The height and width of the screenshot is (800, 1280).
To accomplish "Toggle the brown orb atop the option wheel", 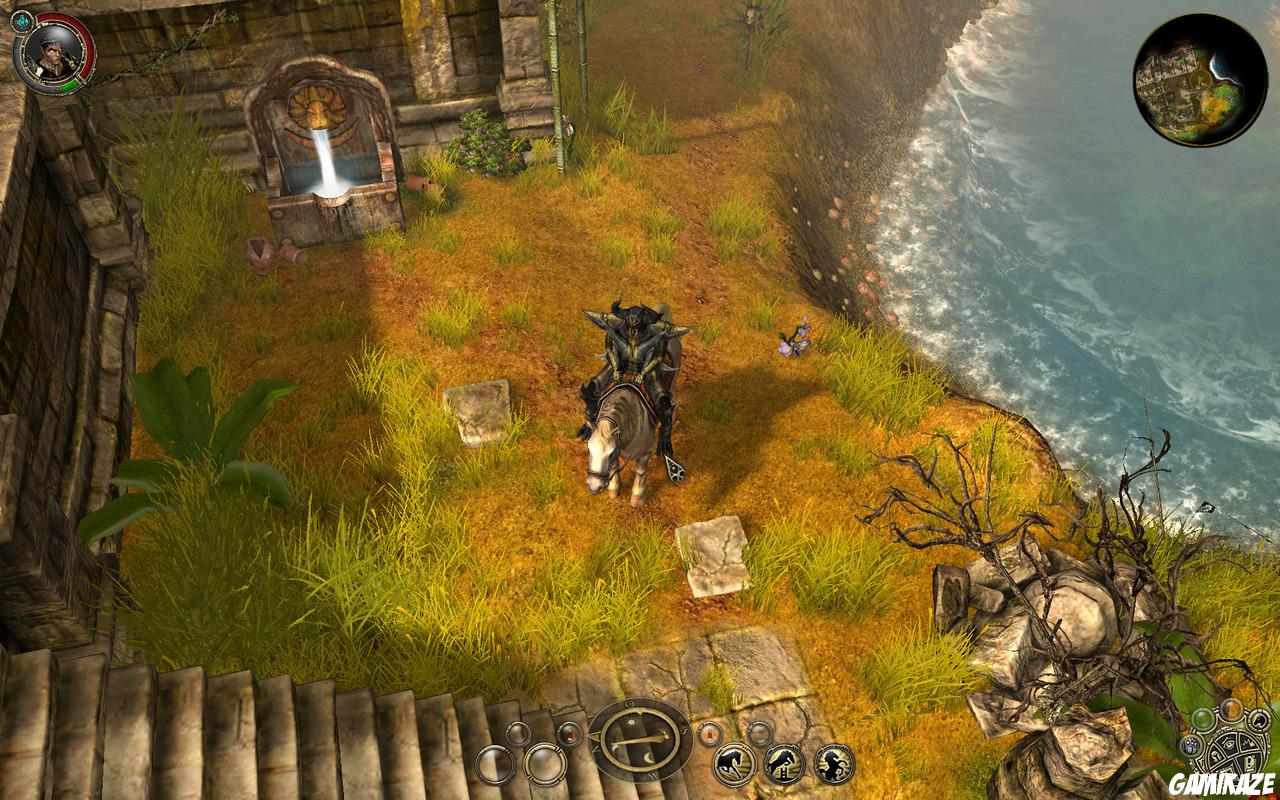I will (1231, 711).
